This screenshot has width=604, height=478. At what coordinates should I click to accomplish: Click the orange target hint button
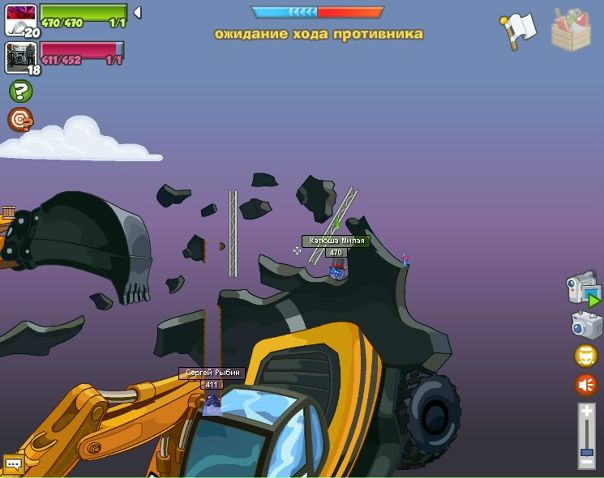click(x=19, y=120)
